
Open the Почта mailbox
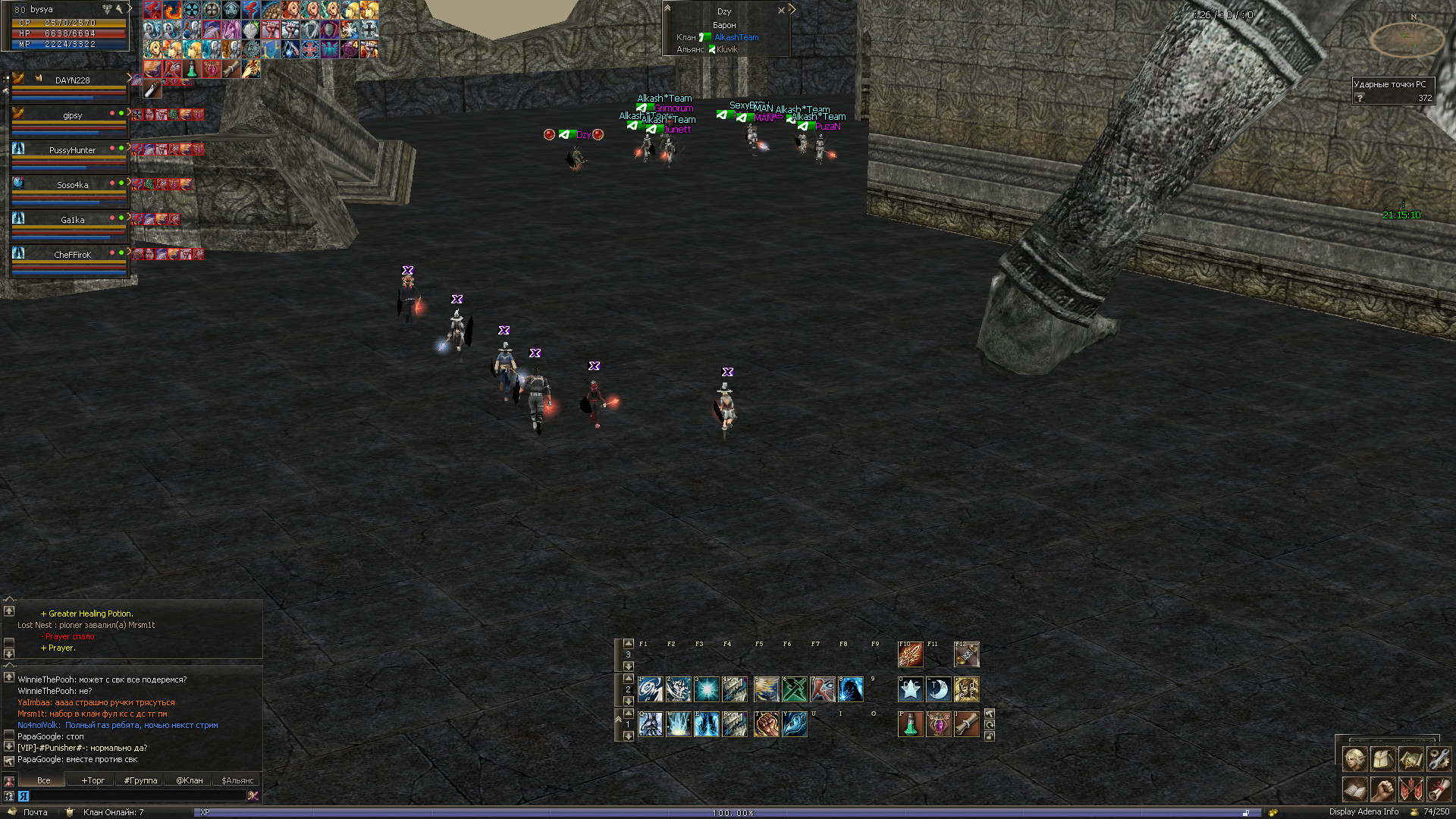34,812
